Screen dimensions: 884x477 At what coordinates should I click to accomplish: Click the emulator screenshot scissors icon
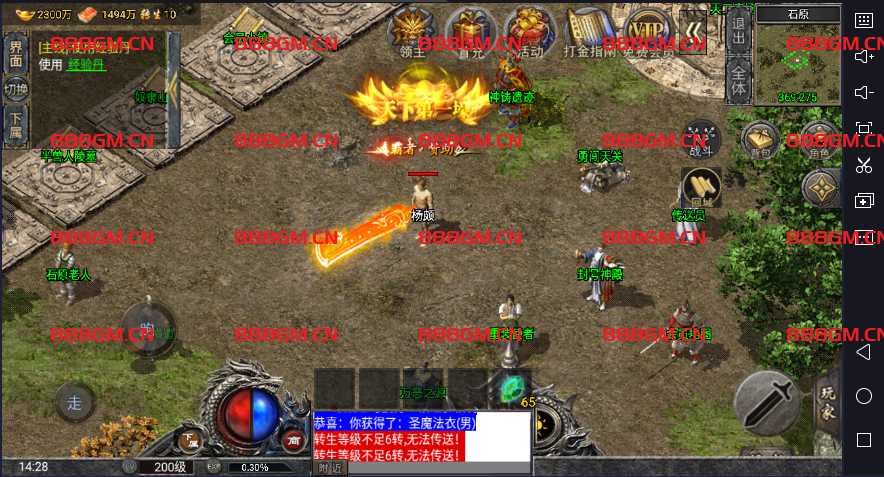[864, 166]
